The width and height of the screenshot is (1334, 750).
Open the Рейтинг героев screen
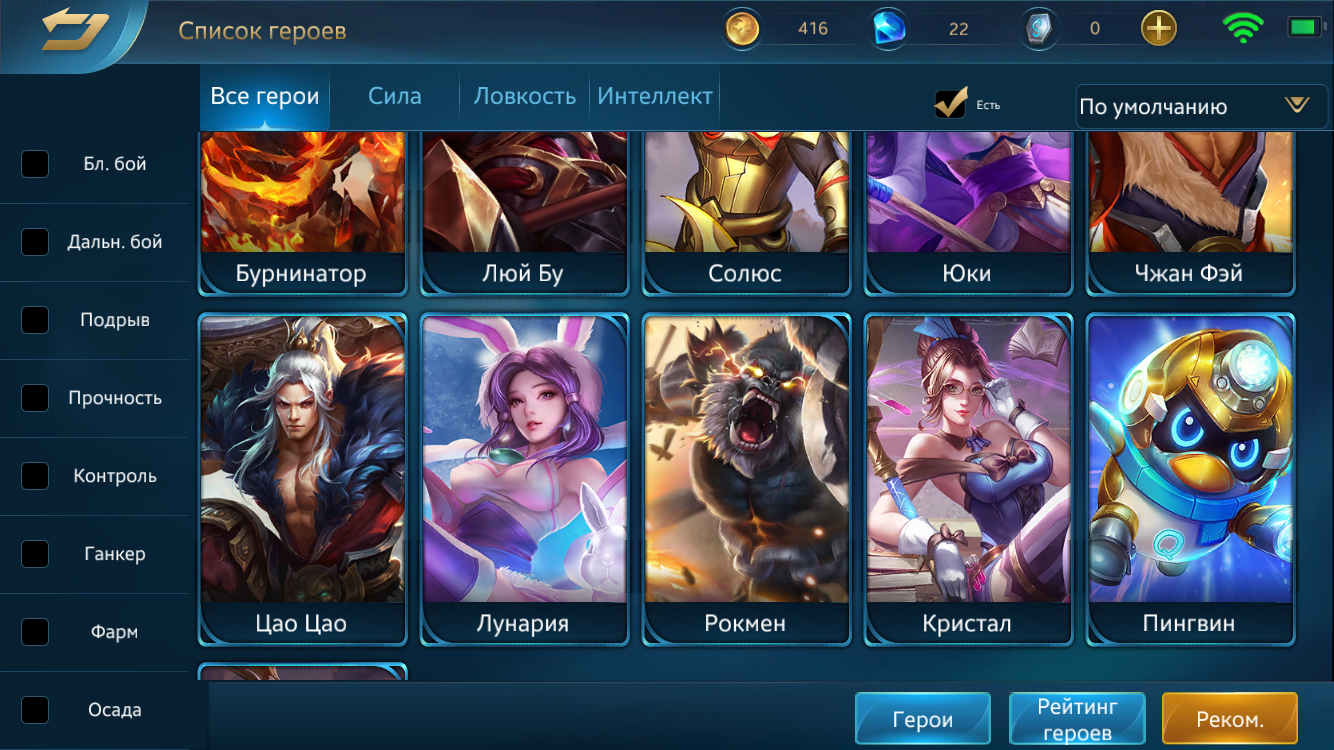[1077, 717]
